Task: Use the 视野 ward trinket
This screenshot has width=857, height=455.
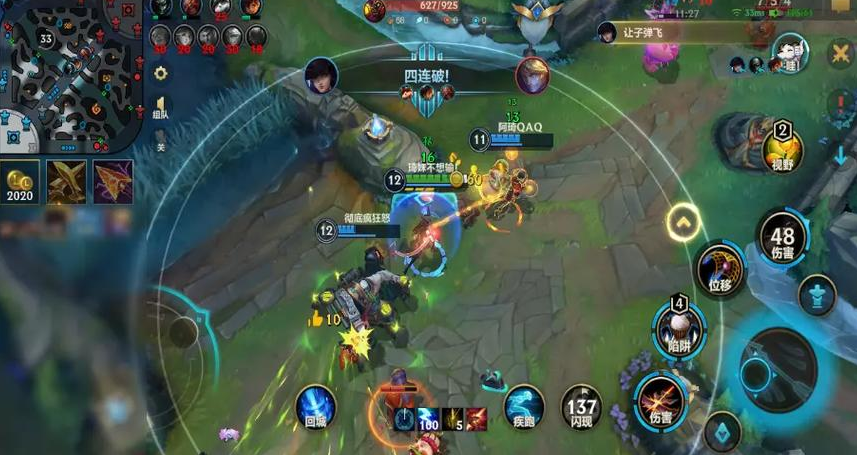Action: 783,151
